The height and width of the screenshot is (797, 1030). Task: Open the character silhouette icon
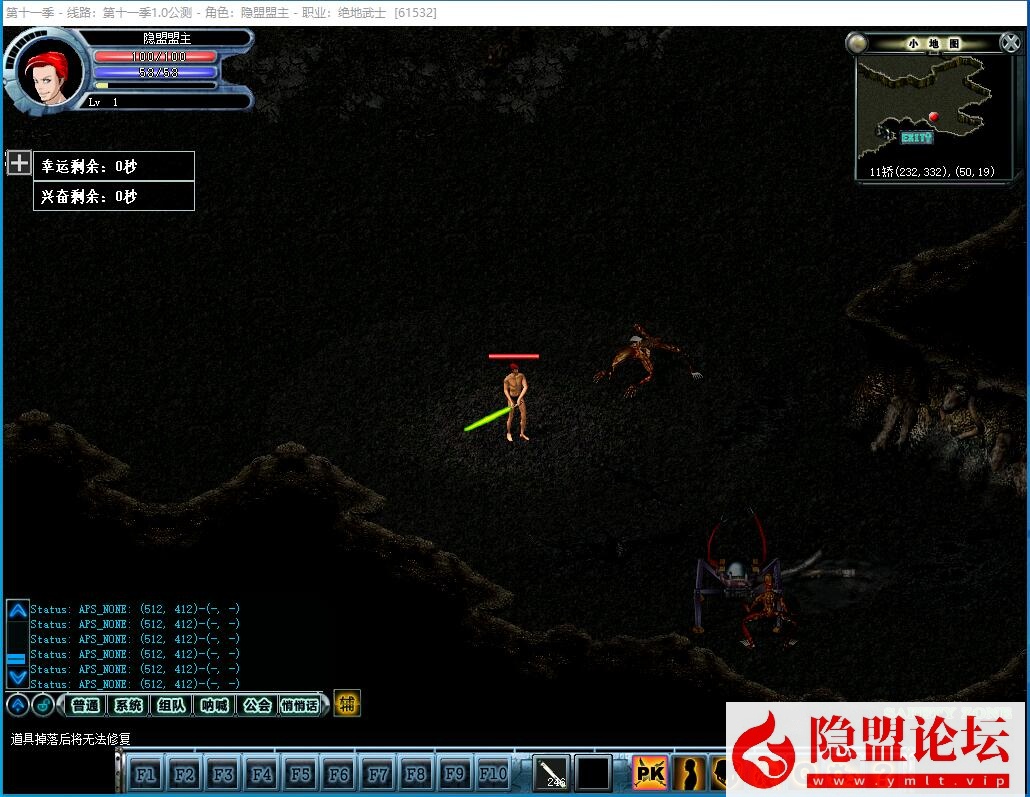coord(690,773)
